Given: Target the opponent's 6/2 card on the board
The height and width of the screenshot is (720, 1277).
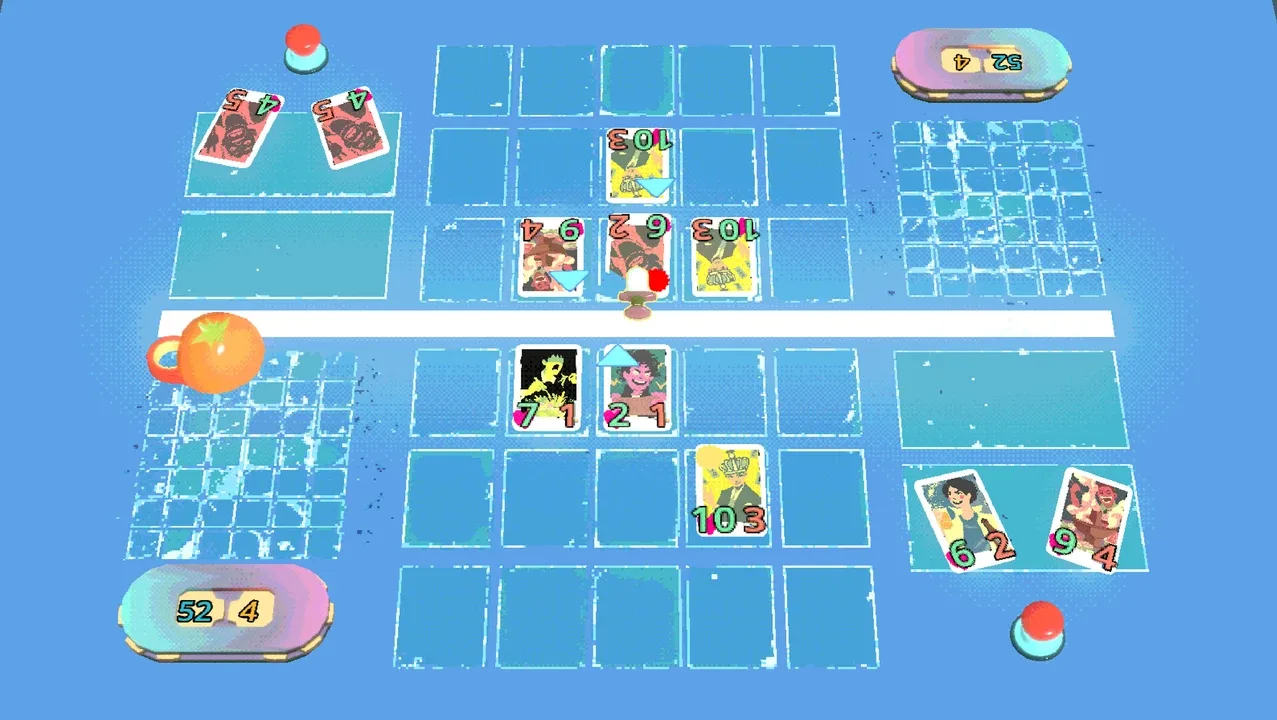Looking at the screenshot, I should (638, 254).
